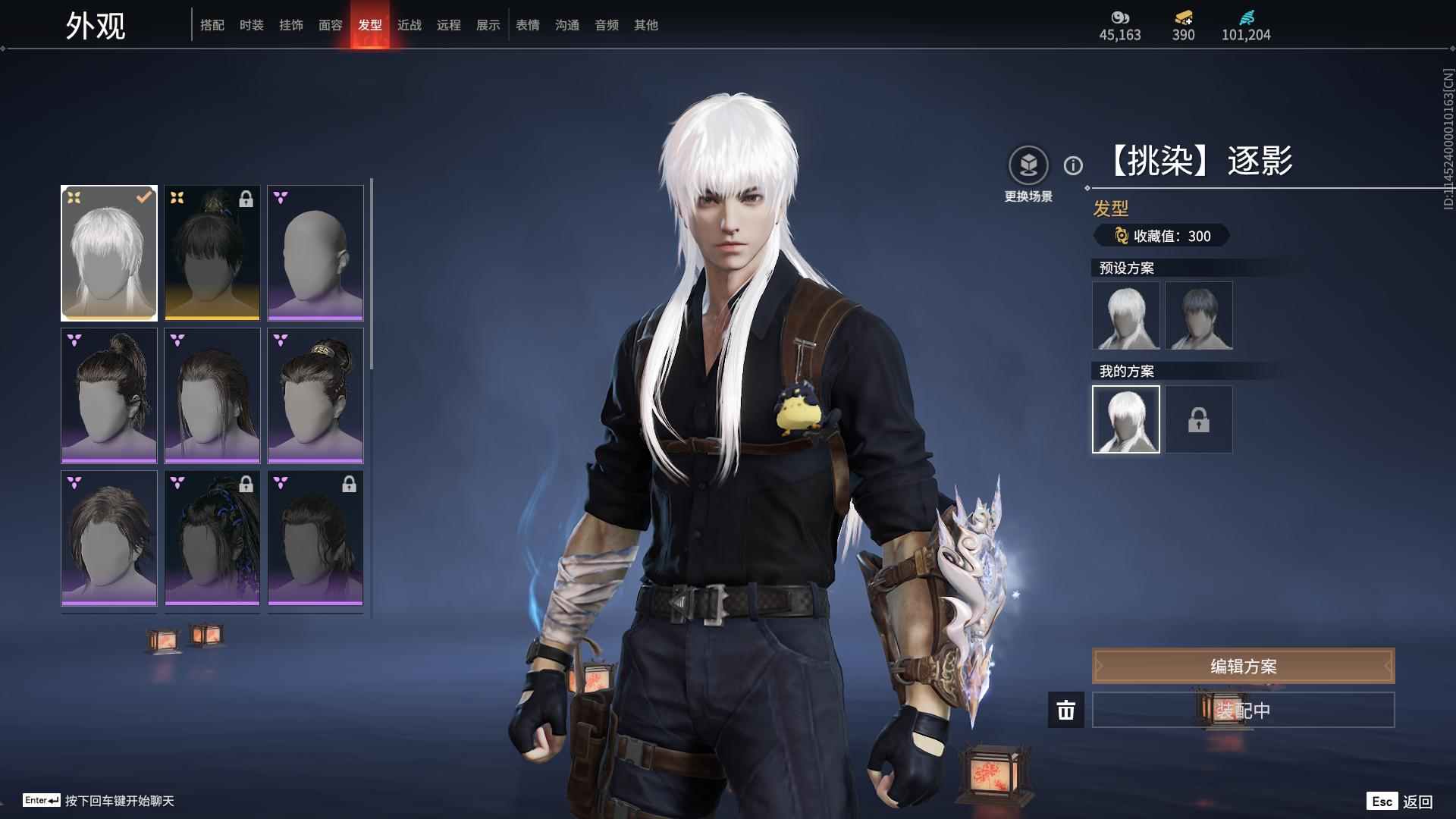Select the dark short hair preset scheme

pyautogui.click(x=1198, y=315)
